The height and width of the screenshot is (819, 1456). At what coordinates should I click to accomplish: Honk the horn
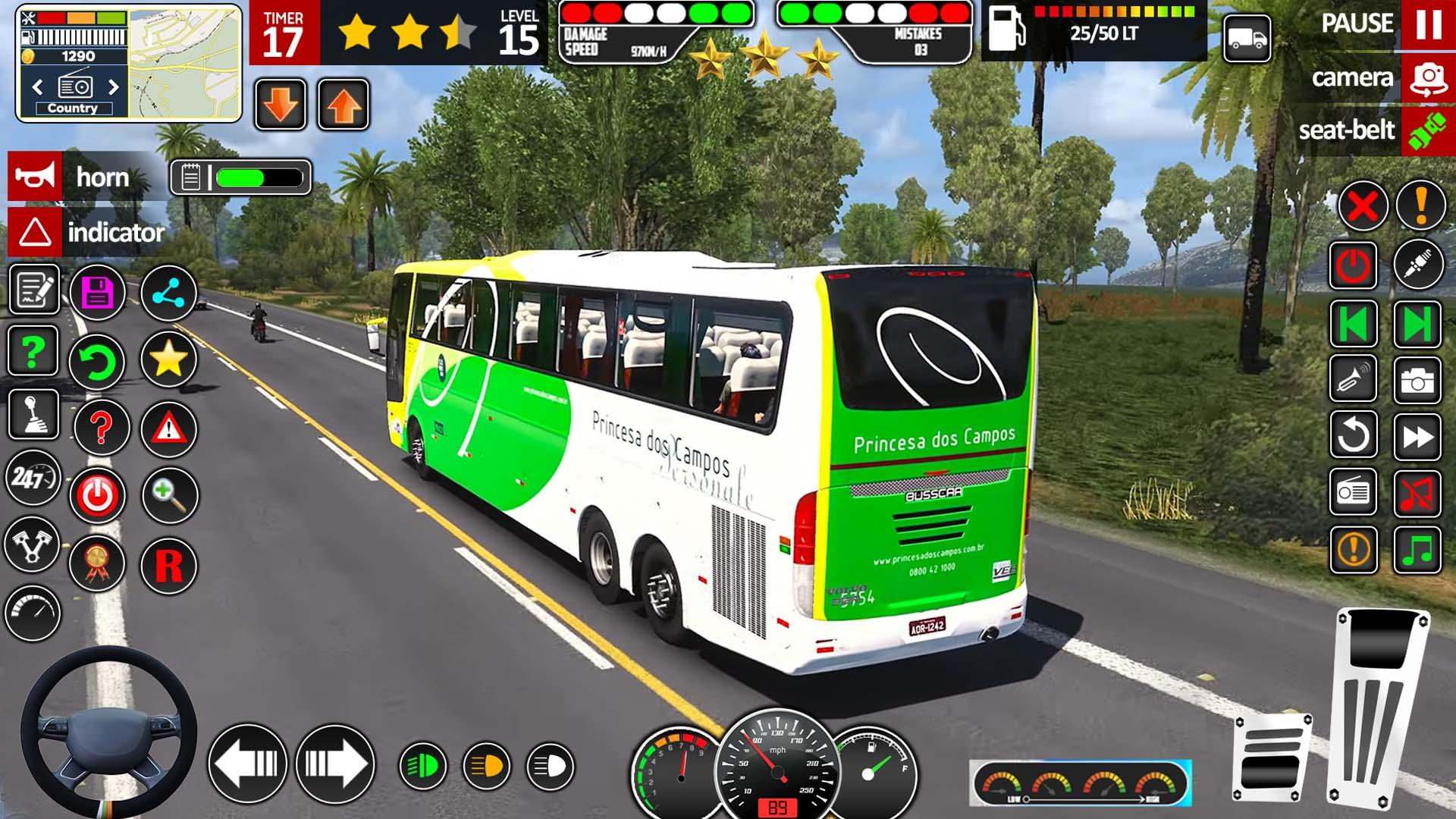35,177
